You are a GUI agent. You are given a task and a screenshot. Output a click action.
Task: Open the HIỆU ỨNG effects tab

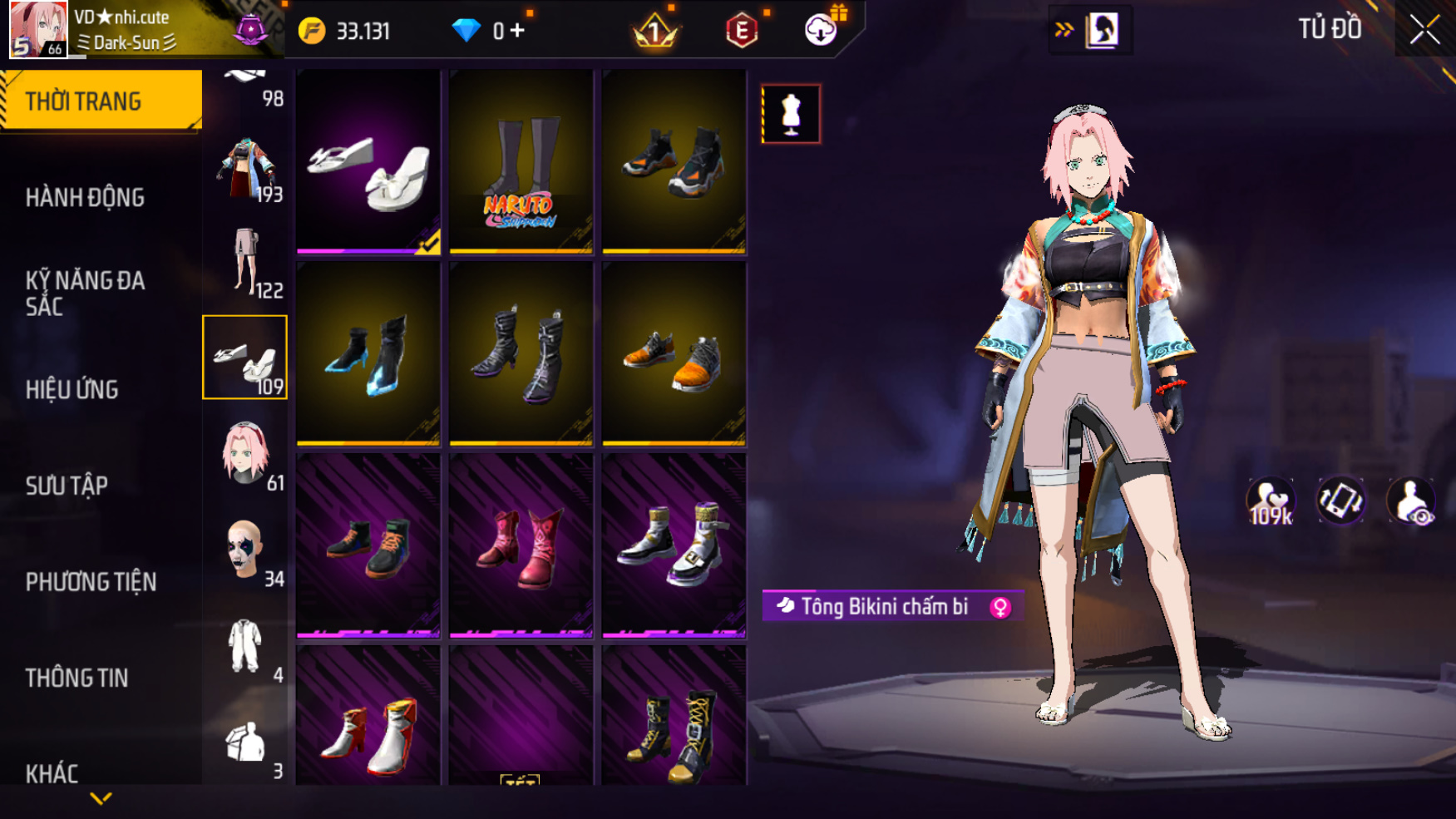(72, 389)
